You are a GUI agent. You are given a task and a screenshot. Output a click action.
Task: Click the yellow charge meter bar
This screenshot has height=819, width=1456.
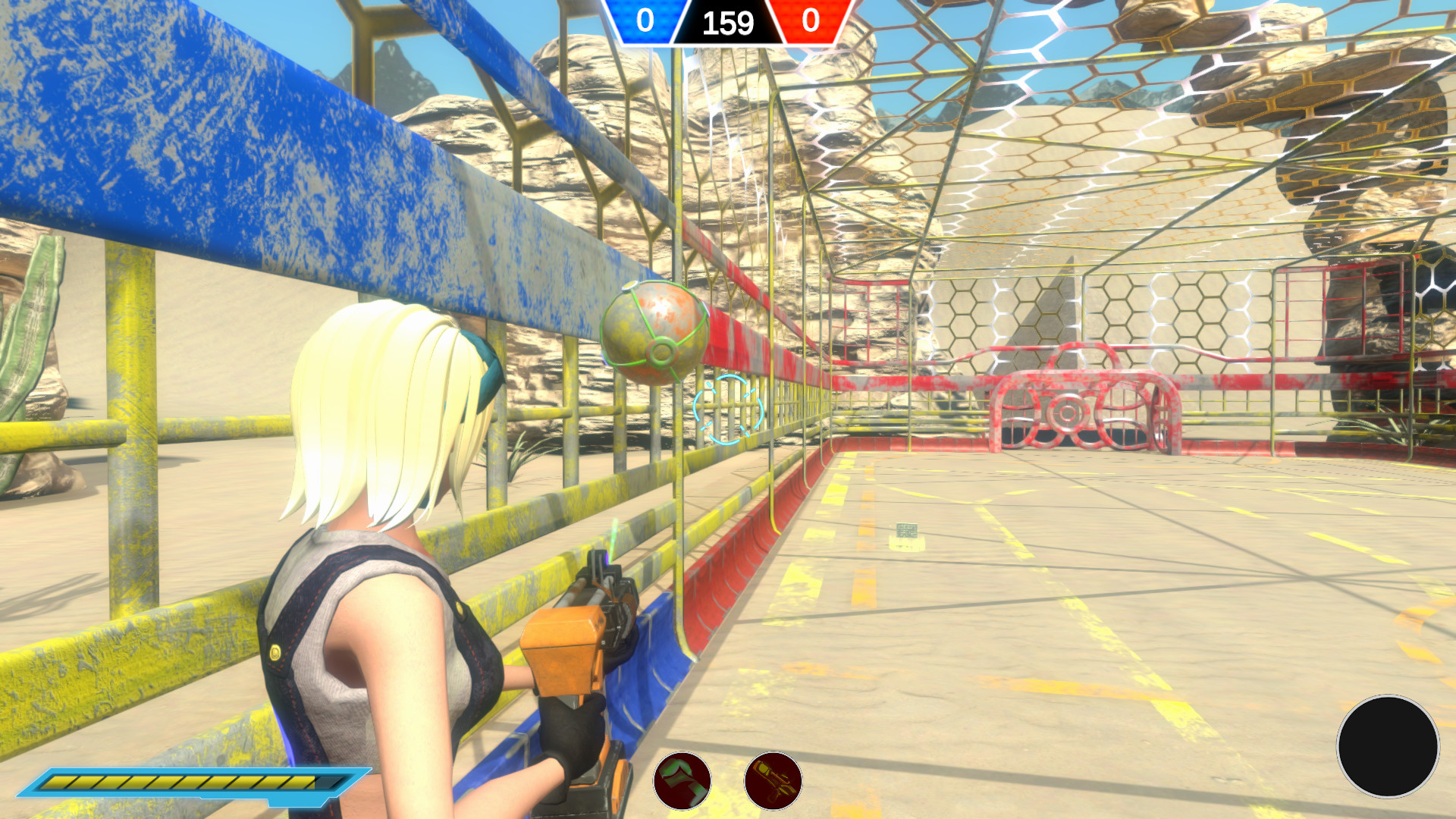(x=190, y=780)
